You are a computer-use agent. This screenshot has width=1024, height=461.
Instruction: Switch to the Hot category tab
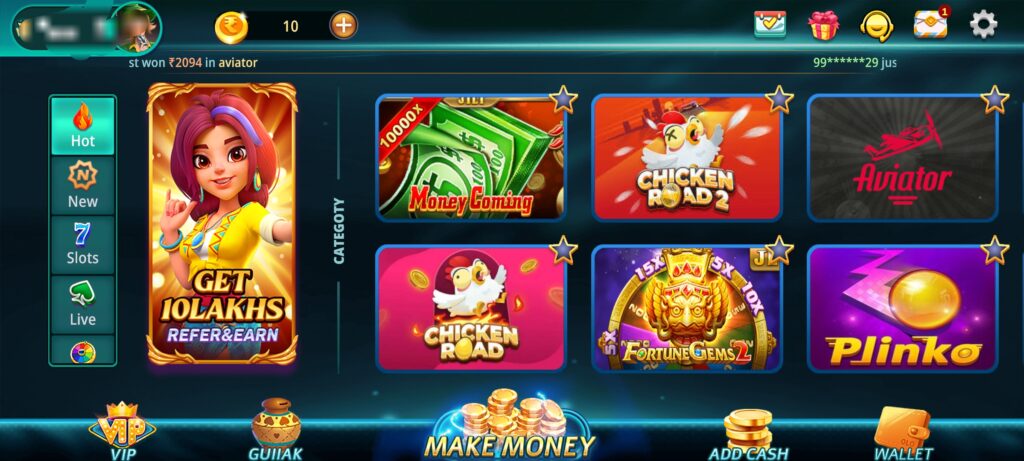pyautogui.click(x=83, y=126)
